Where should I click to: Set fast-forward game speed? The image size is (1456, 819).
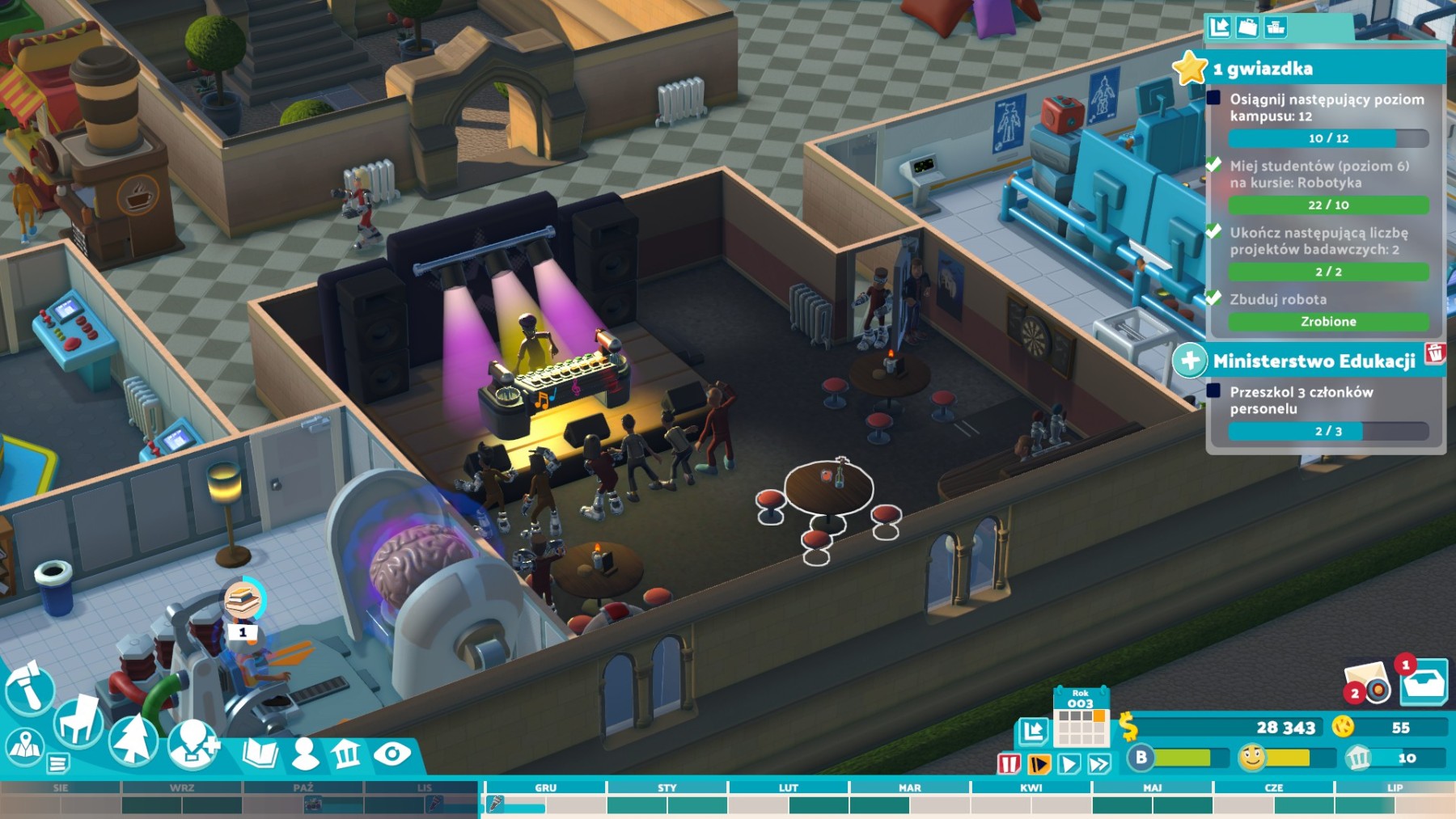tap(1099, 764)
